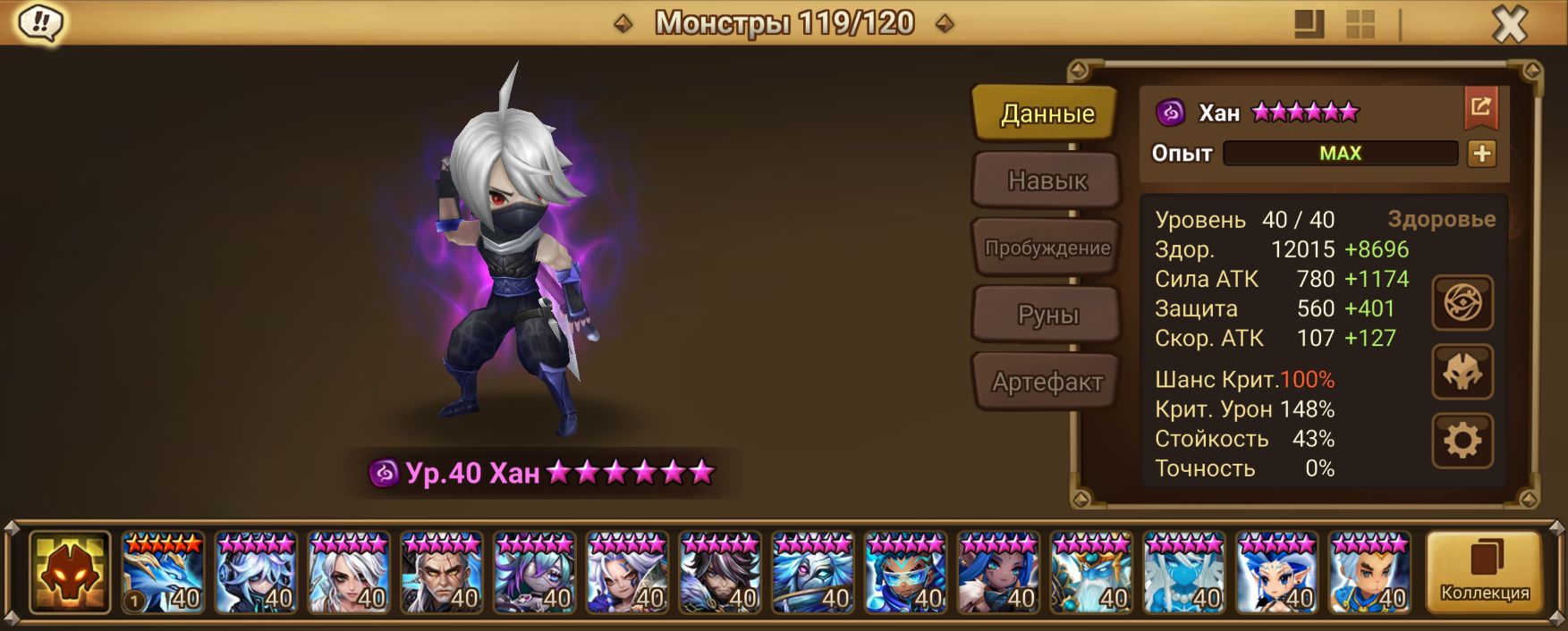Go to the previous monster with left arrow
The width and height of the screenshot is (1568, 631).
[623, 23]
